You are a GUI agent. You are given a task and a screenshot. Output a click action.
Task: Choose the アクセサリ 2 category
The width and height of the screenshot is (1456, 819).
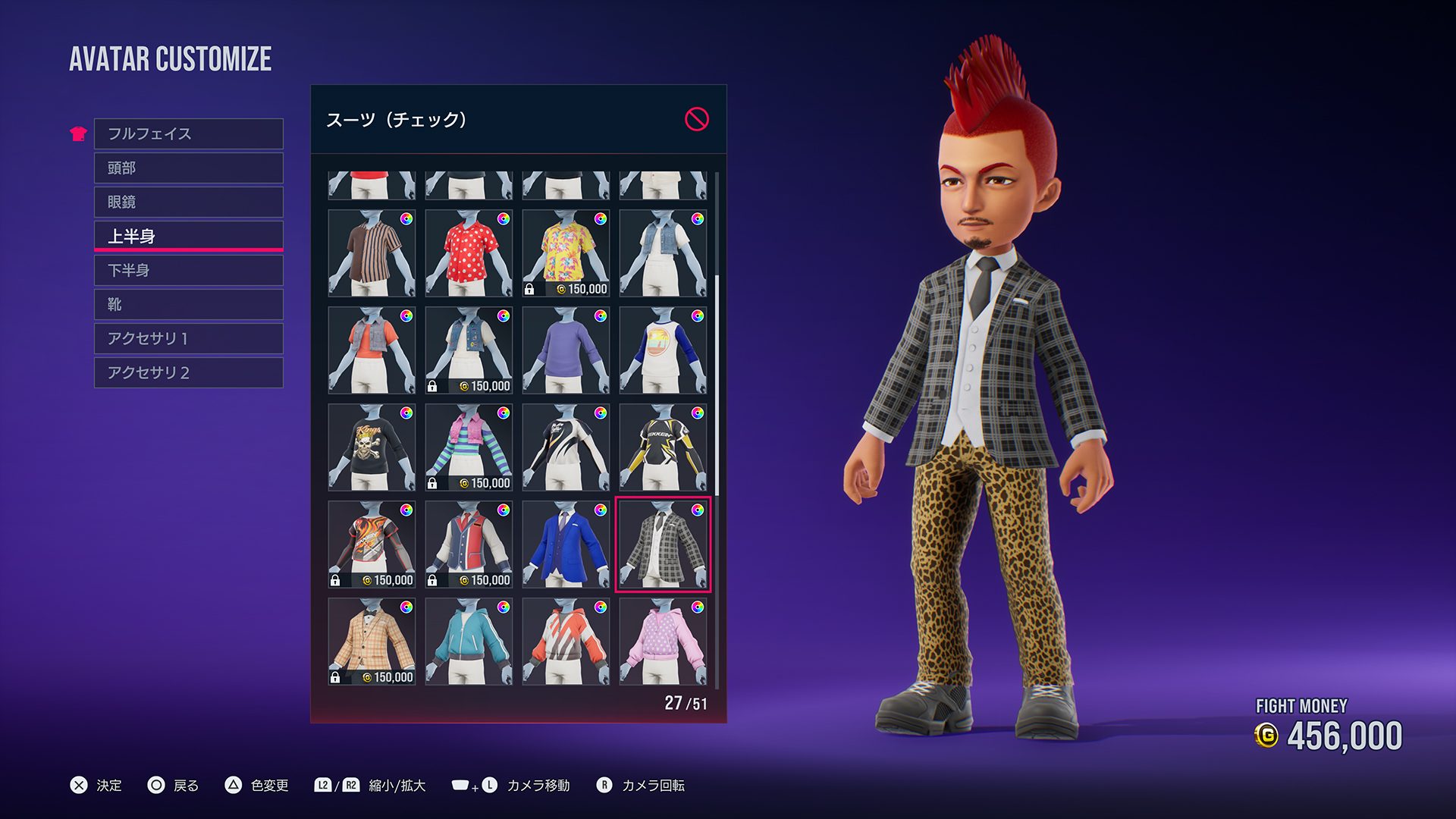pos(188,372)
